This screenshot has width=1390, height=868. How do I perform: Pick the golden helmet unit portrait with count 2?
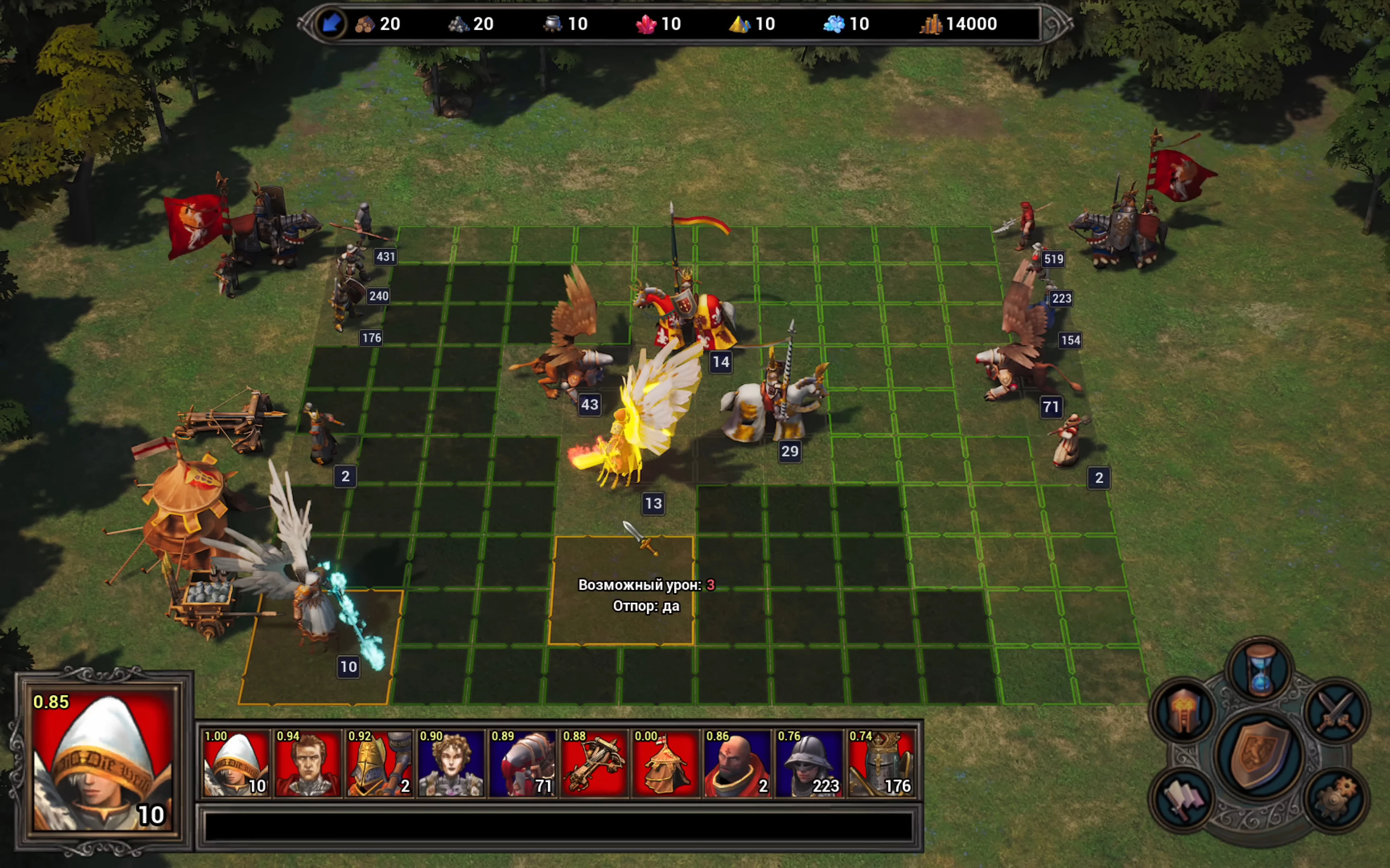pyautogui.click(x=379, y=763)
